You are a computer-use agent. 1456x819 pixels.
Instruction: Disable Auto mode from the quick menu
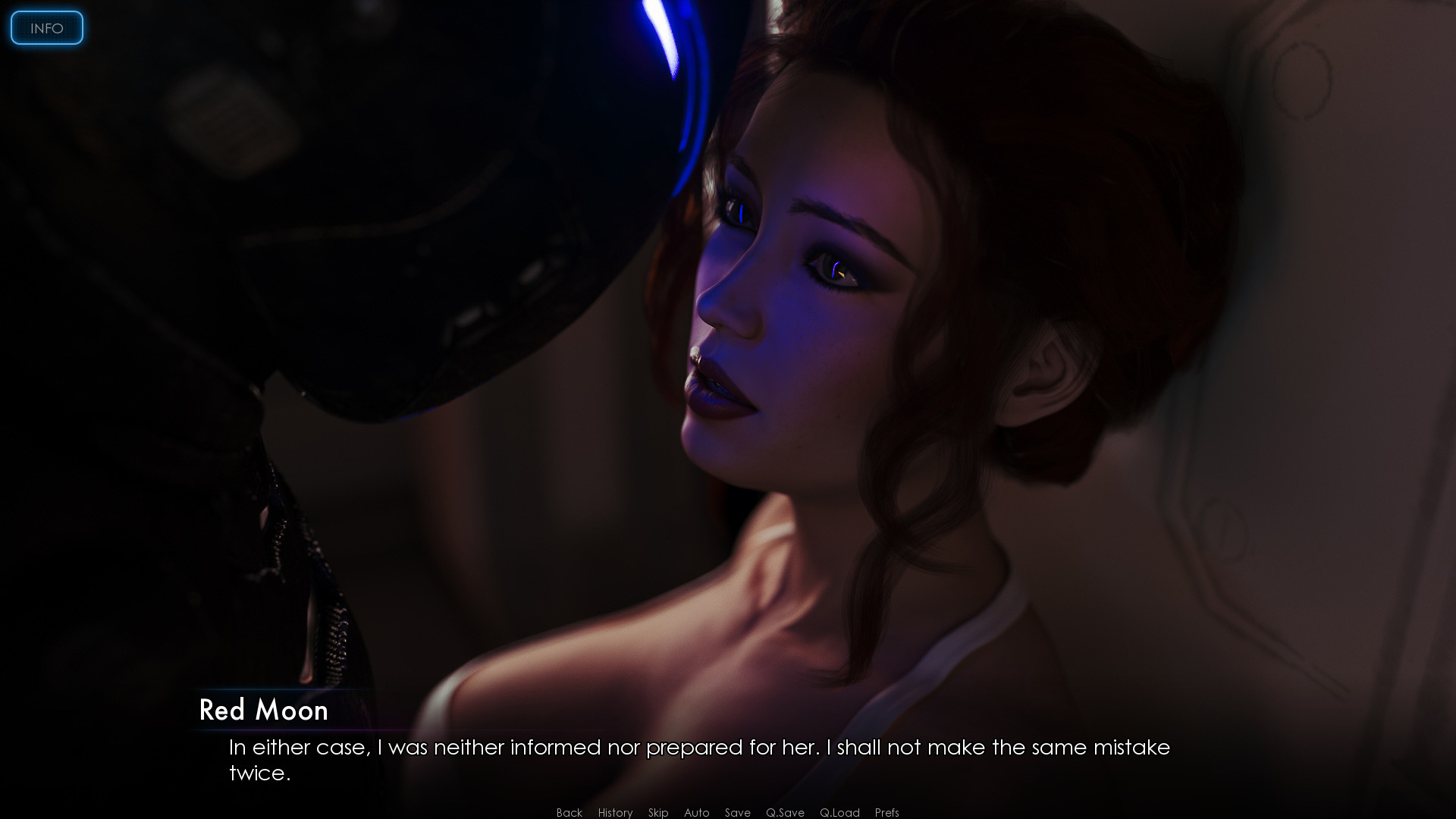tap(695, 812)
